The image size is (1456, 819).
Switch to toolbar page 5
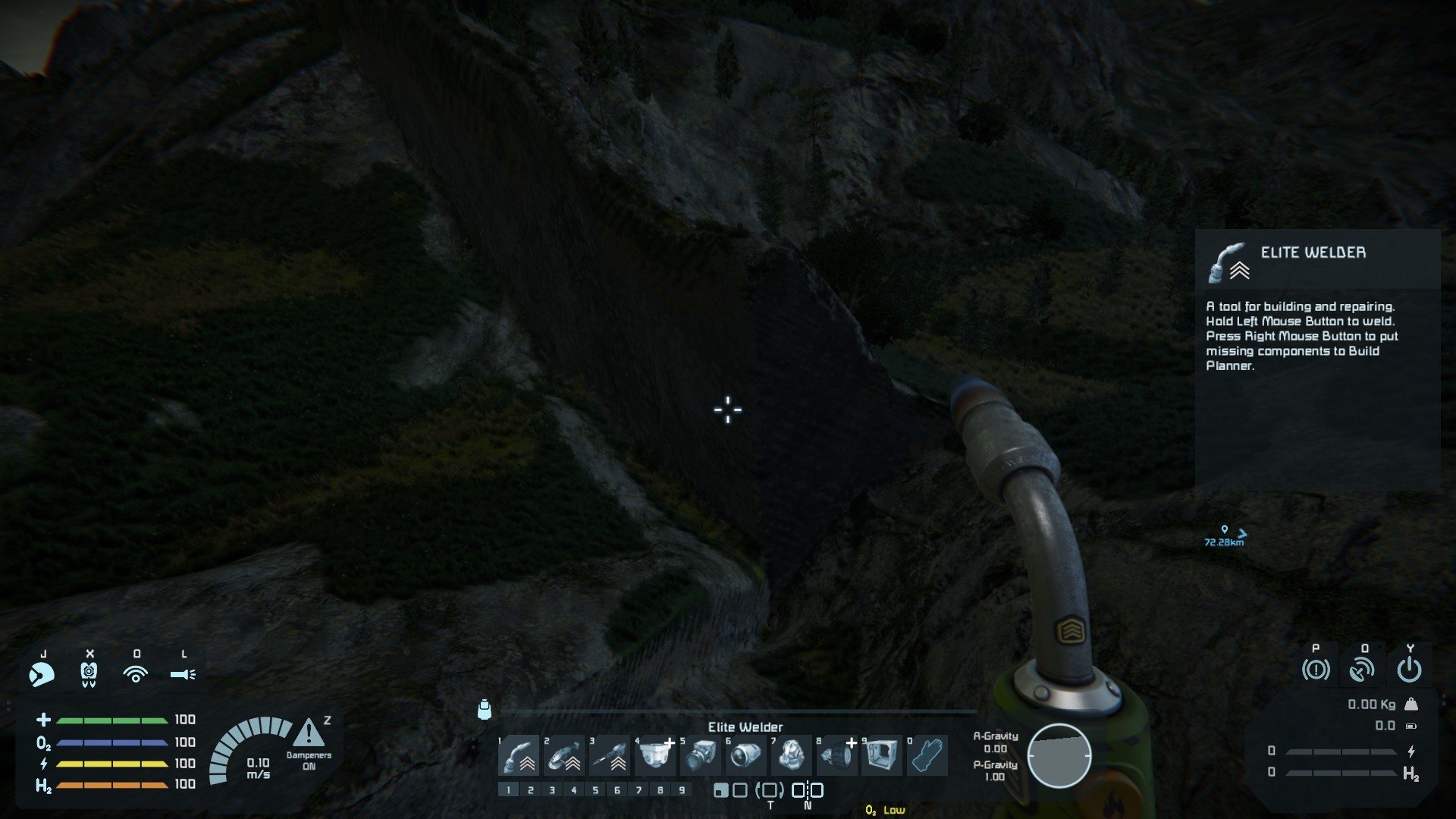coord(595,790)
